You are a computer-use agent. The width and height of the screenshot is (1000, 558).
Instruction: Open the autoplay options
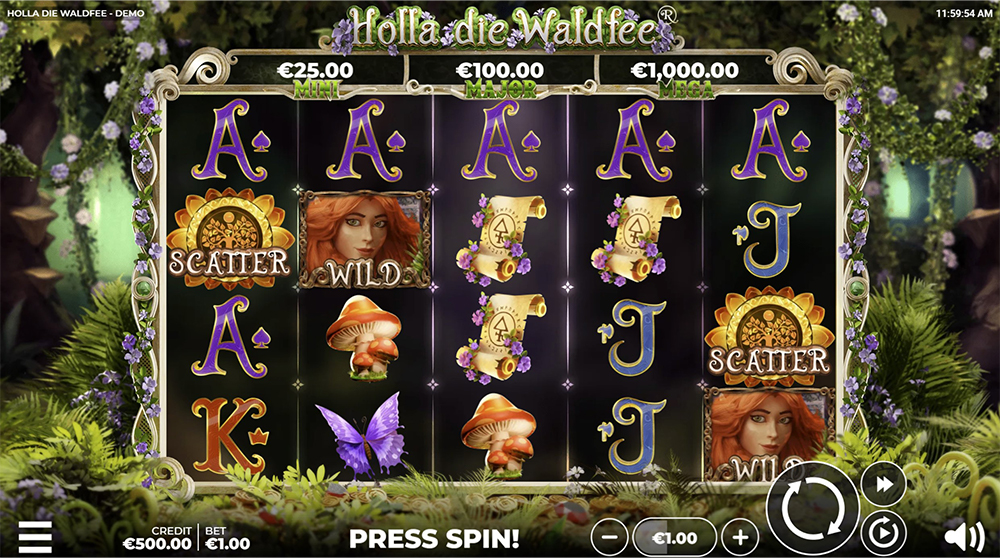click(x=883, y=533)
